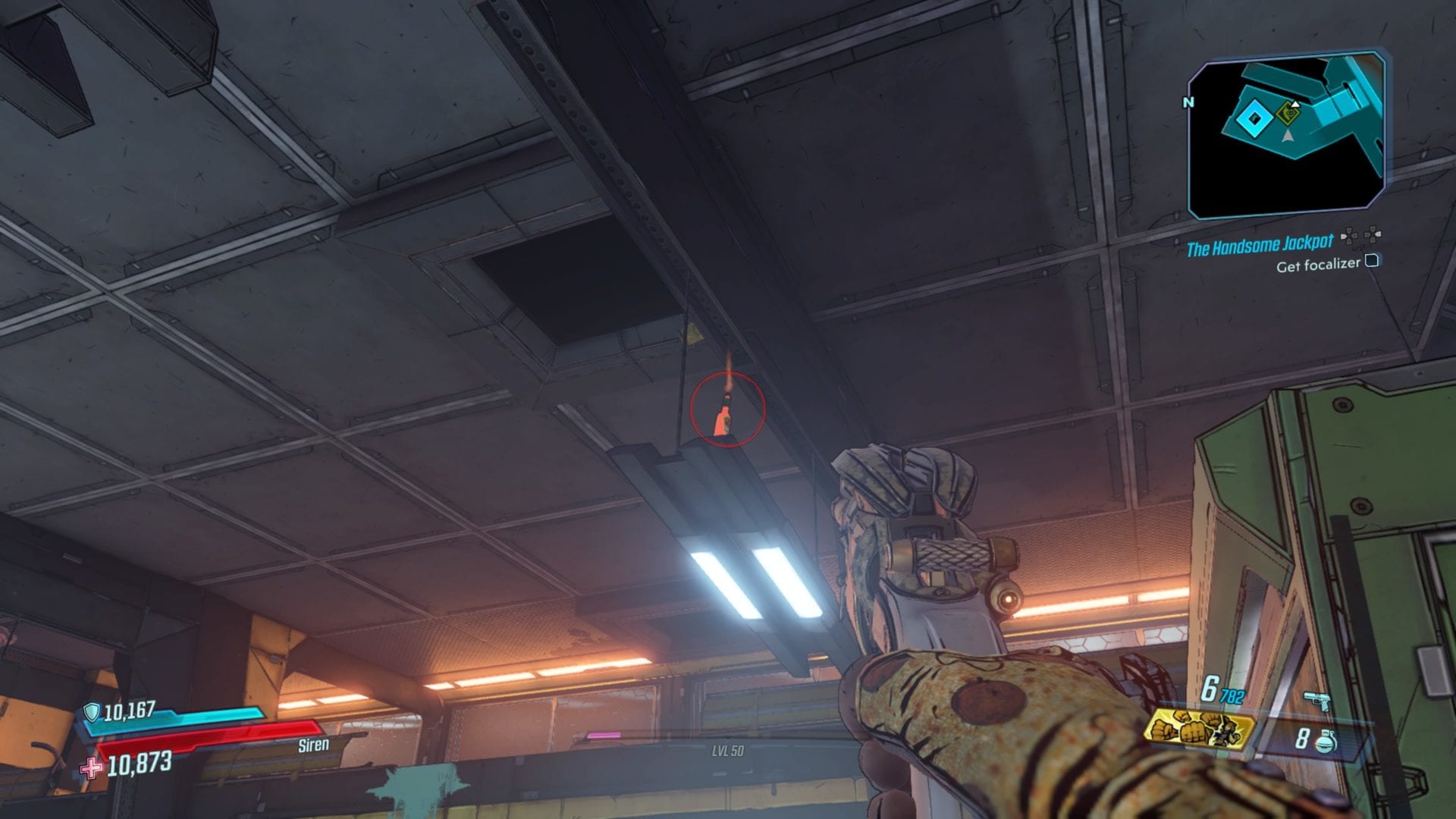The height and width of the screenshot is (819, 1456).
Task: Click the Get focalizer objective text
Action: pyautogui.click(x=1316, y=265)
